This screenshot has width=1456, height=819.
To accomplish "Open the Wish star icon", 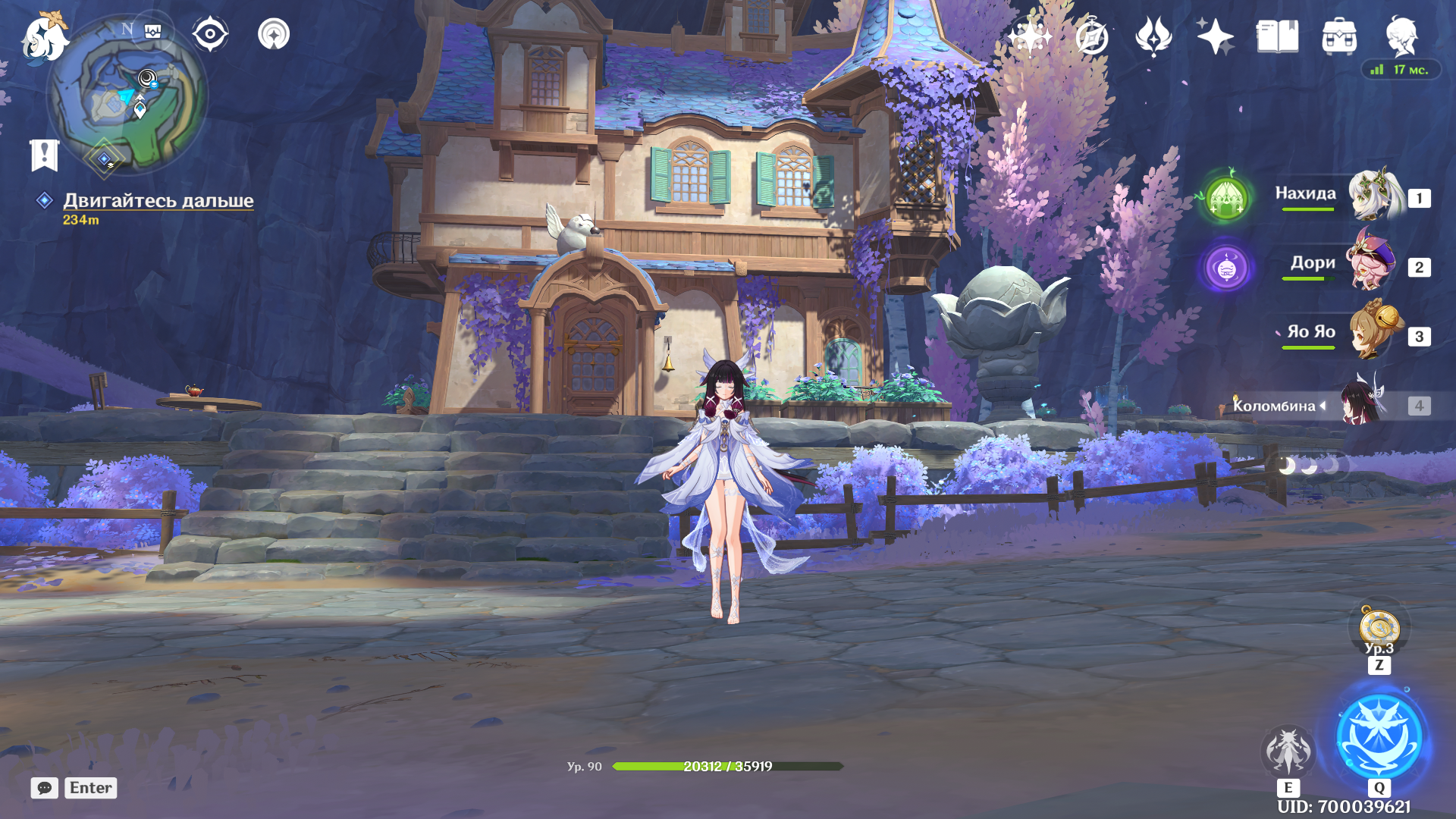I will tap(1029, 36).
